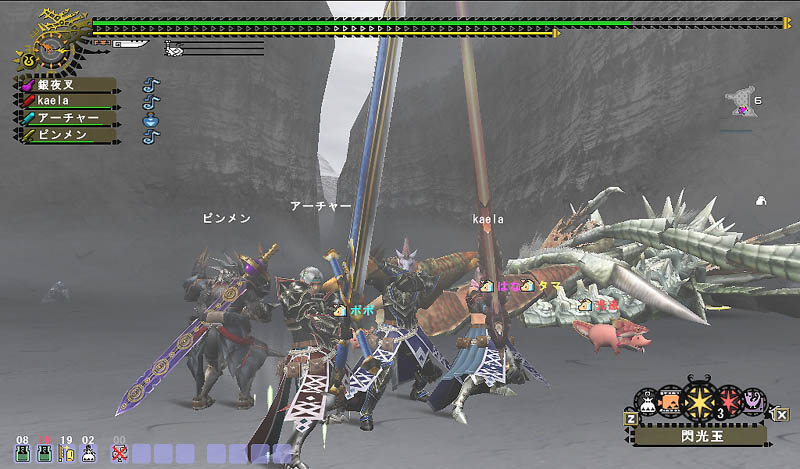Select the yellow flash bomb item
This screenshot has height=469, width=800.
point(698,404)
